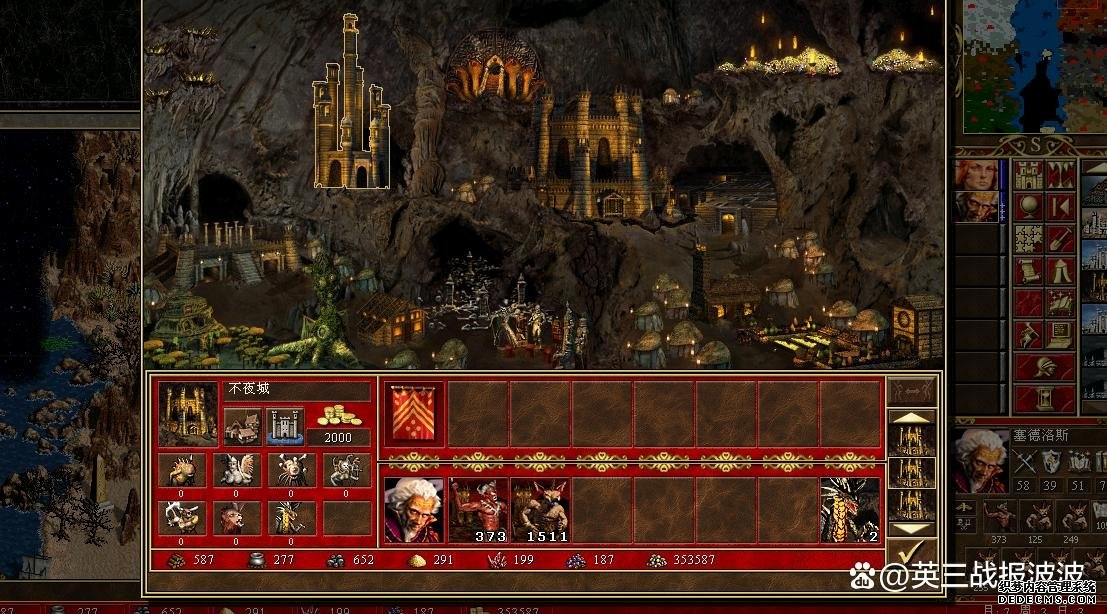Select the red demon stack of 373
The image size is (1107, 614).
pos(477,510)
